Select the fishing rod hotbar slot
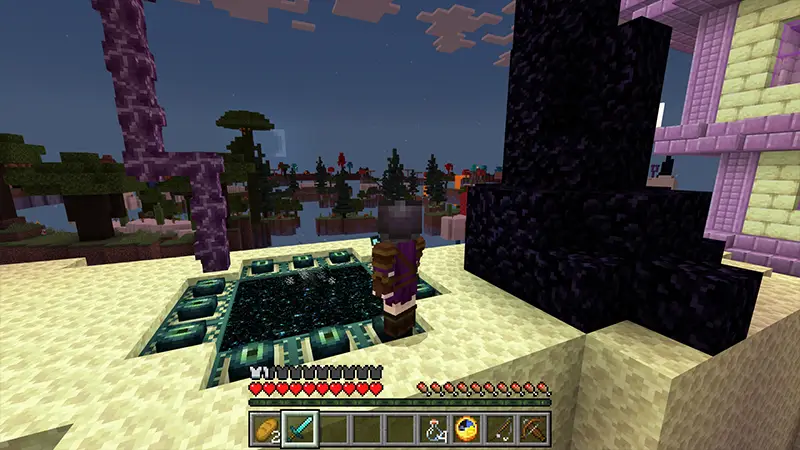 click(x=500, y=428)
